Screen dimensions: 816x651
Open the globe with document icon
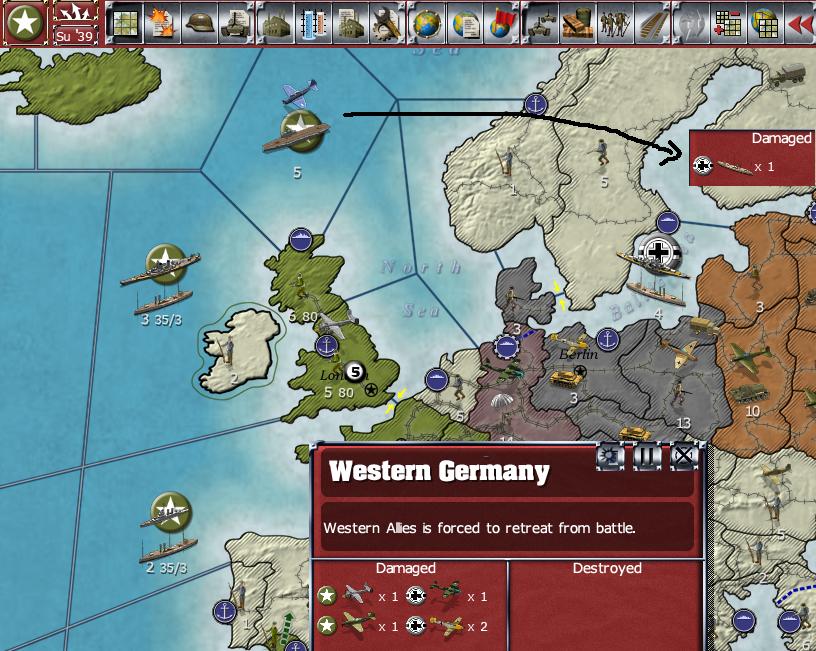(x=464, y=23)
